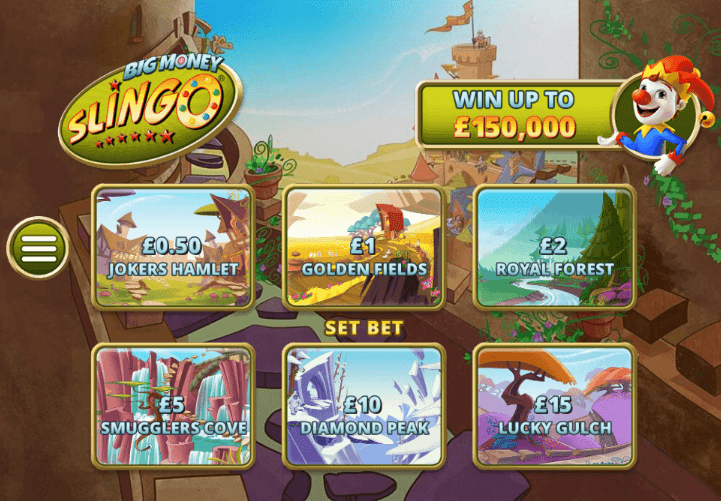Viewport: 721px width, 501px height.
Task: Open the hamburger menu button
Action: (38, 247)
